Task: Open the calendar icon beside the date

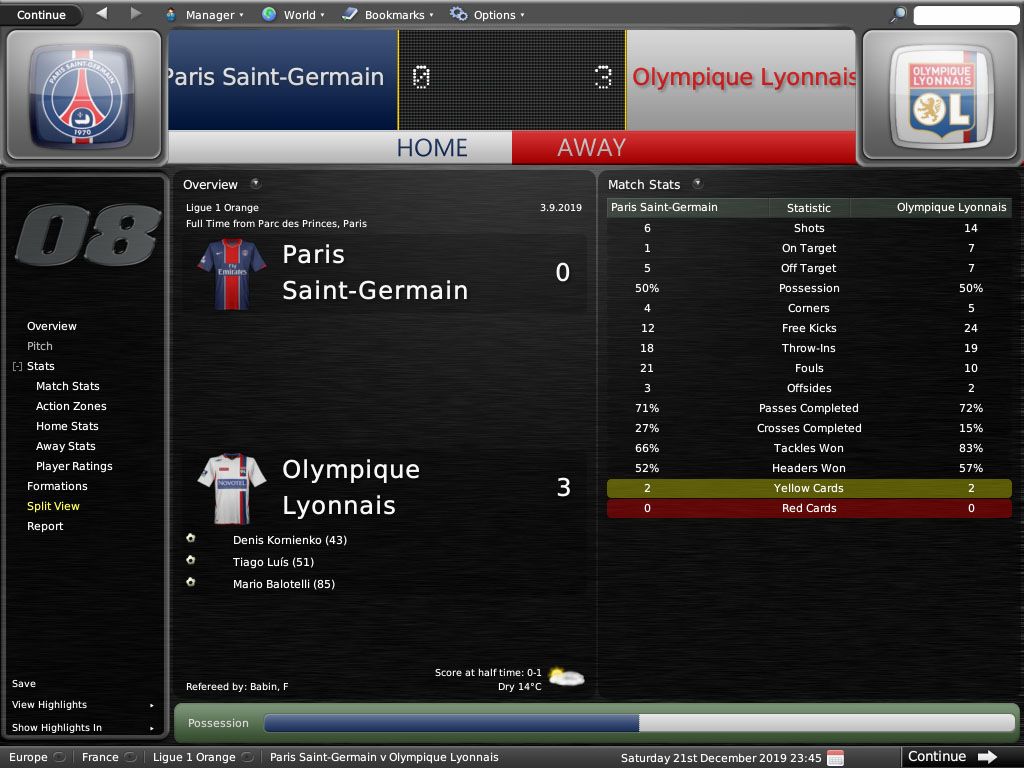Action: coord(835,757)
